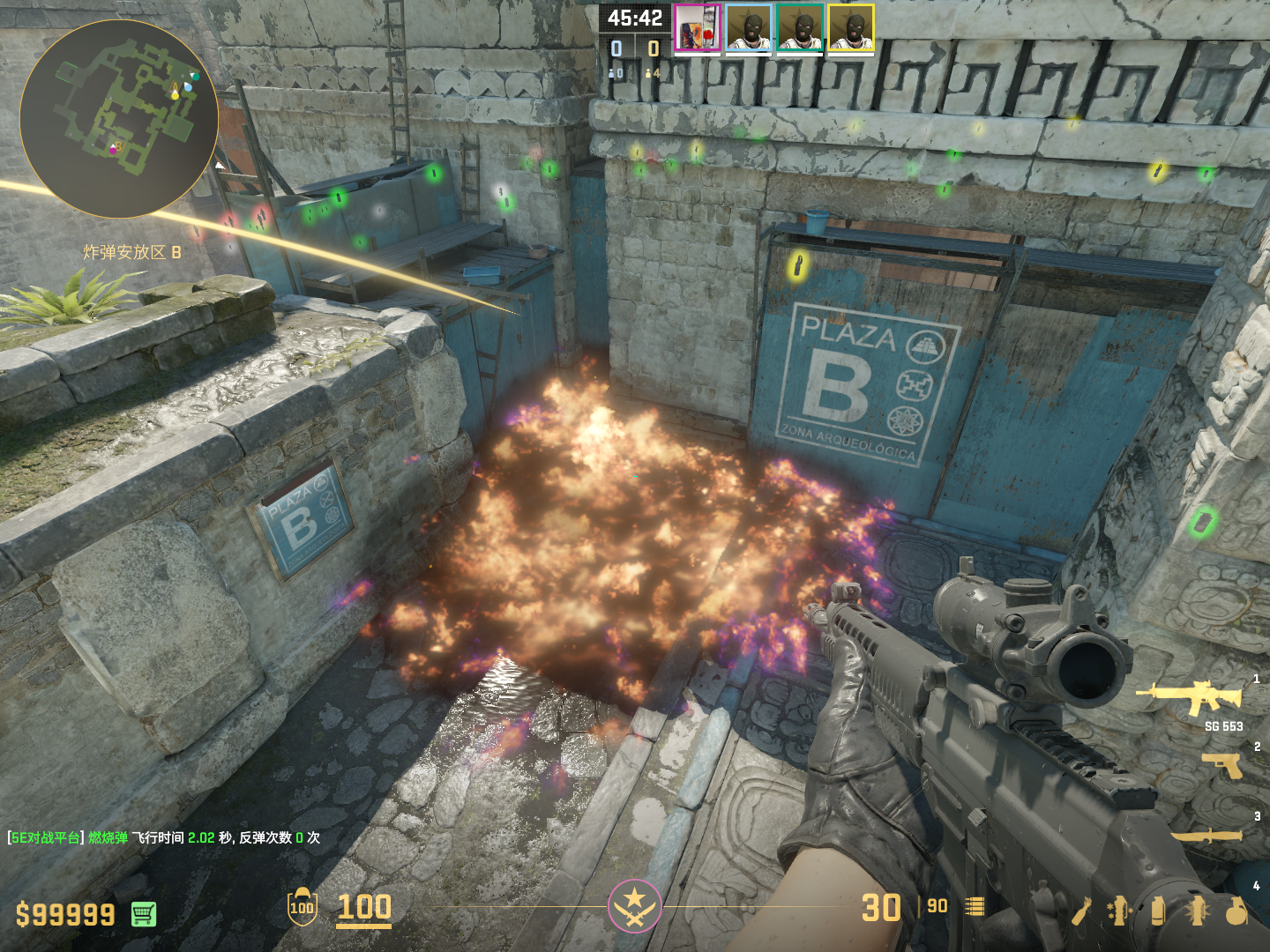Select the SG 553 rifle slot

(1191, 698)
